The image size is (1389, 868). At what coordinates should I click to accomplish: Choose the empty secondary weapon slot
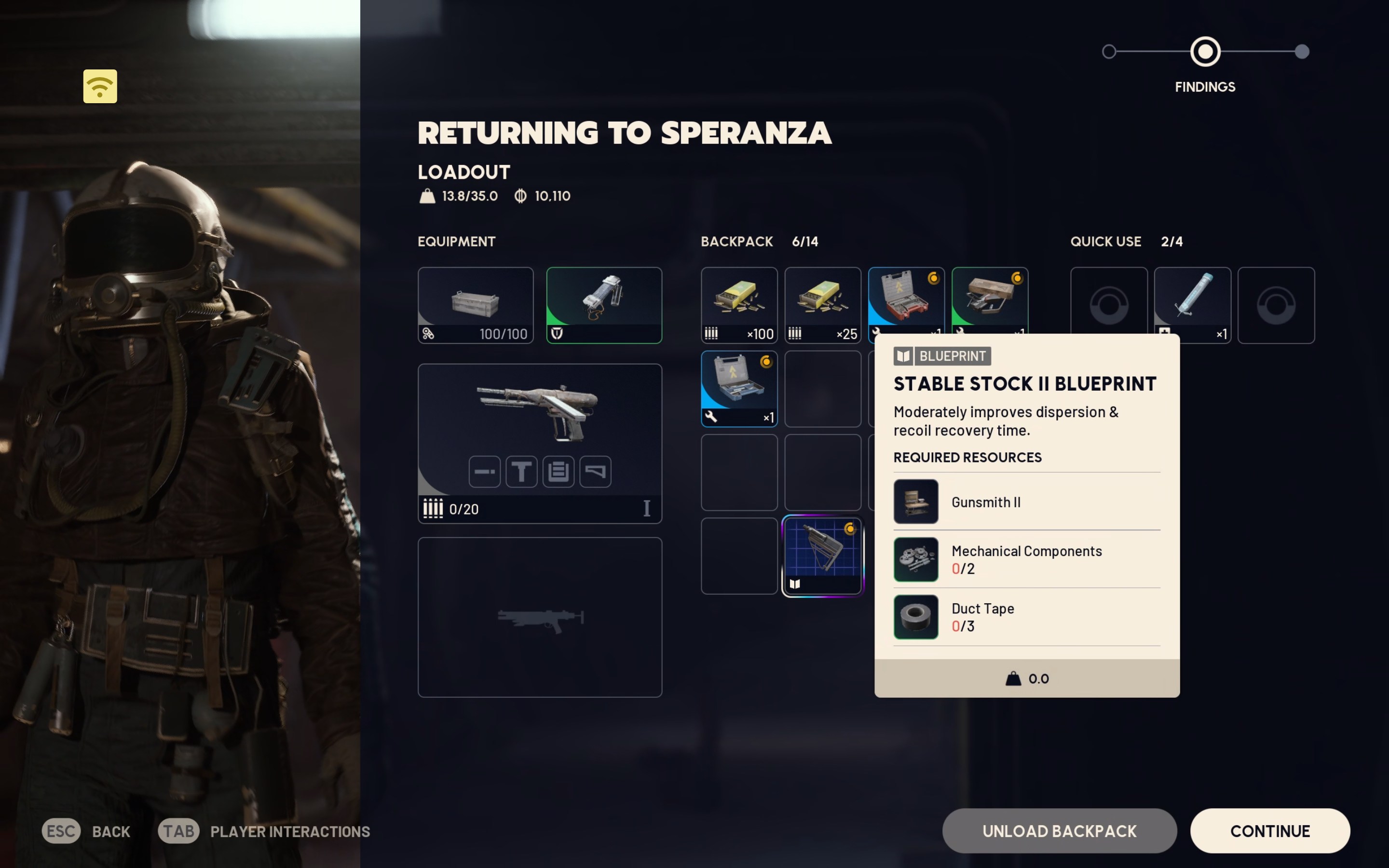[540, 617]
